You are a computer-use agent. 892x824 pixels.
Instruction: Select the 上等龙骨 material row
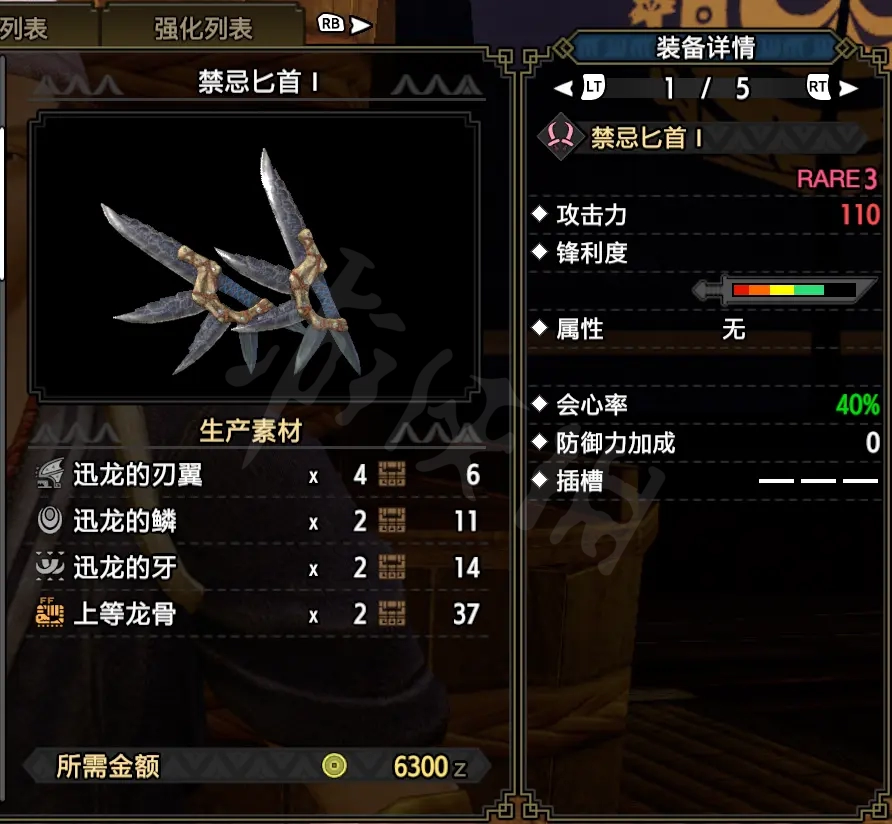(x=258, y=614)
